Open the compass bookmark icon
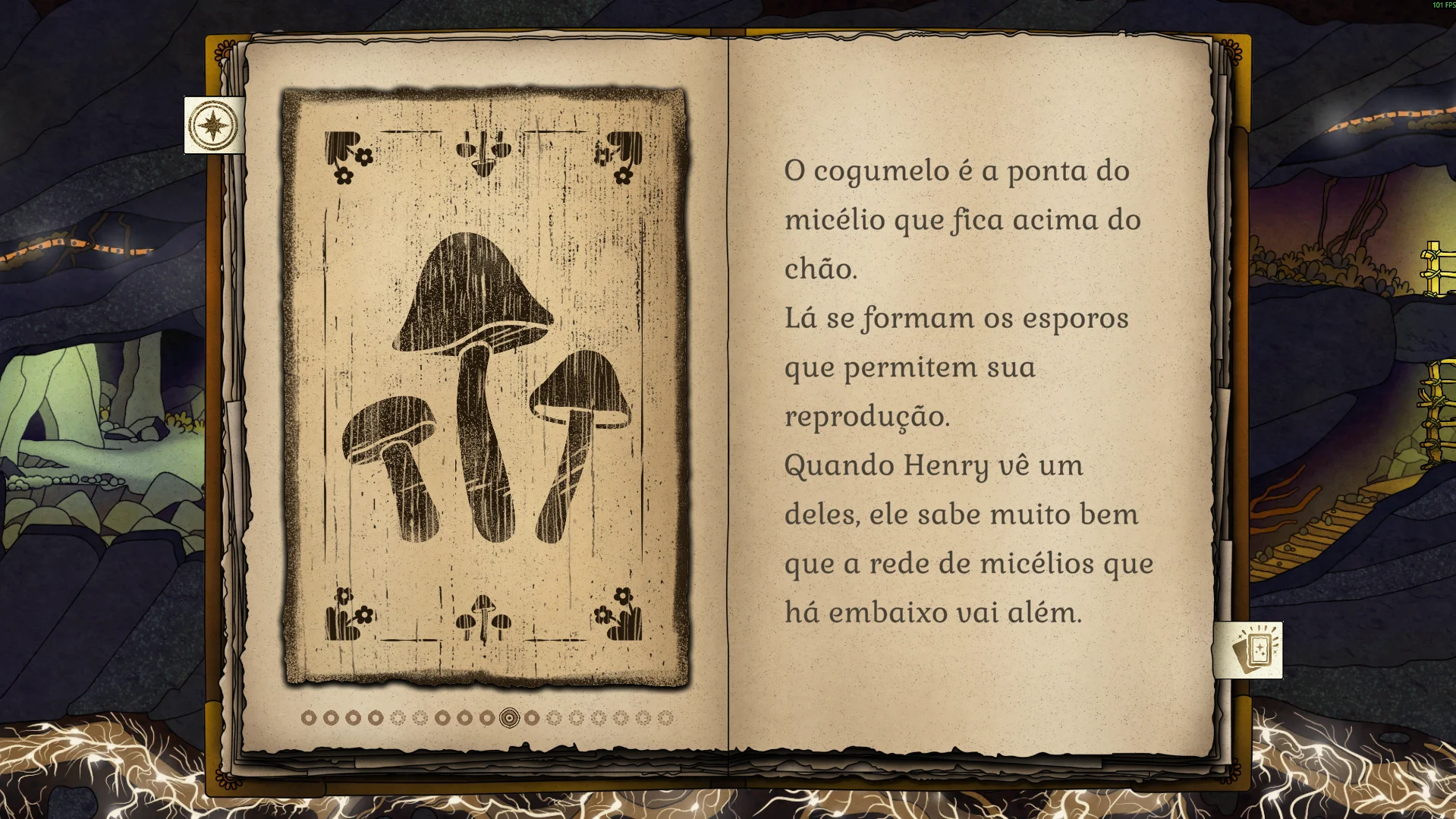This screenshot has height=819, width=1456. tap(213, 124)
